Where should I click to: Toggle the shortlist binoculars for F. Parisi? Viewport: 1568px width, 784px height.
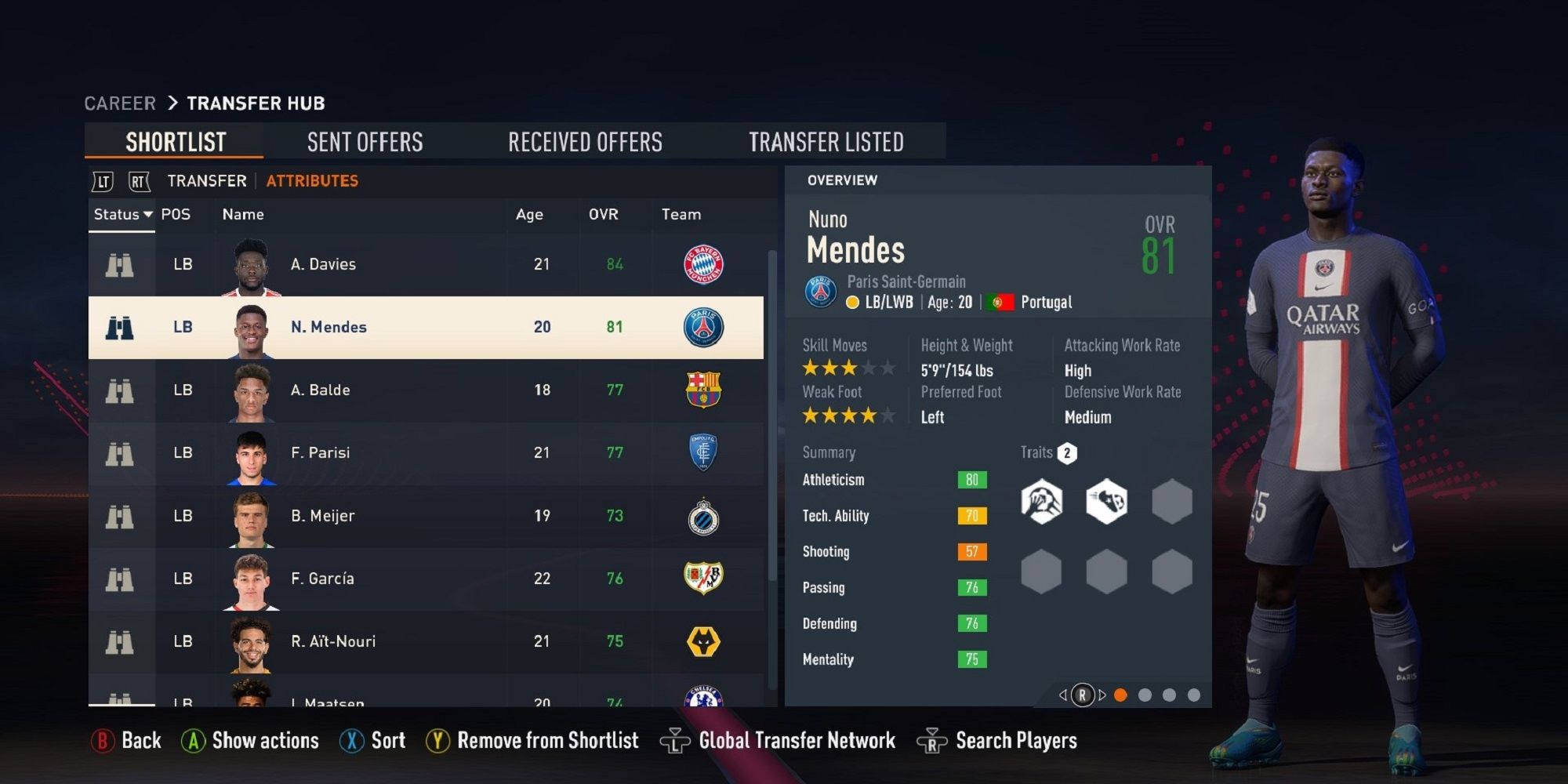pos(119,452)
